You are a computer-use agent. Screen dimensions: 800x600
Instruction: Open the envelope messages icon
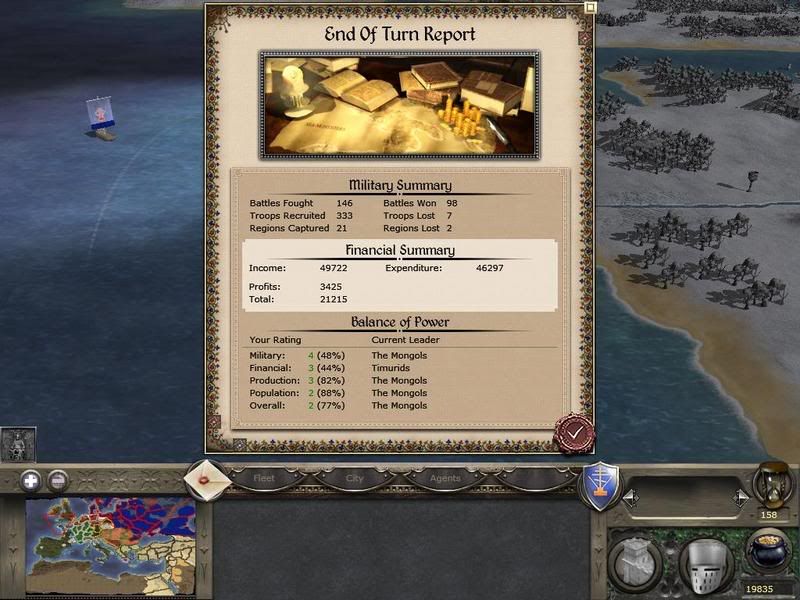pos(208,478)
